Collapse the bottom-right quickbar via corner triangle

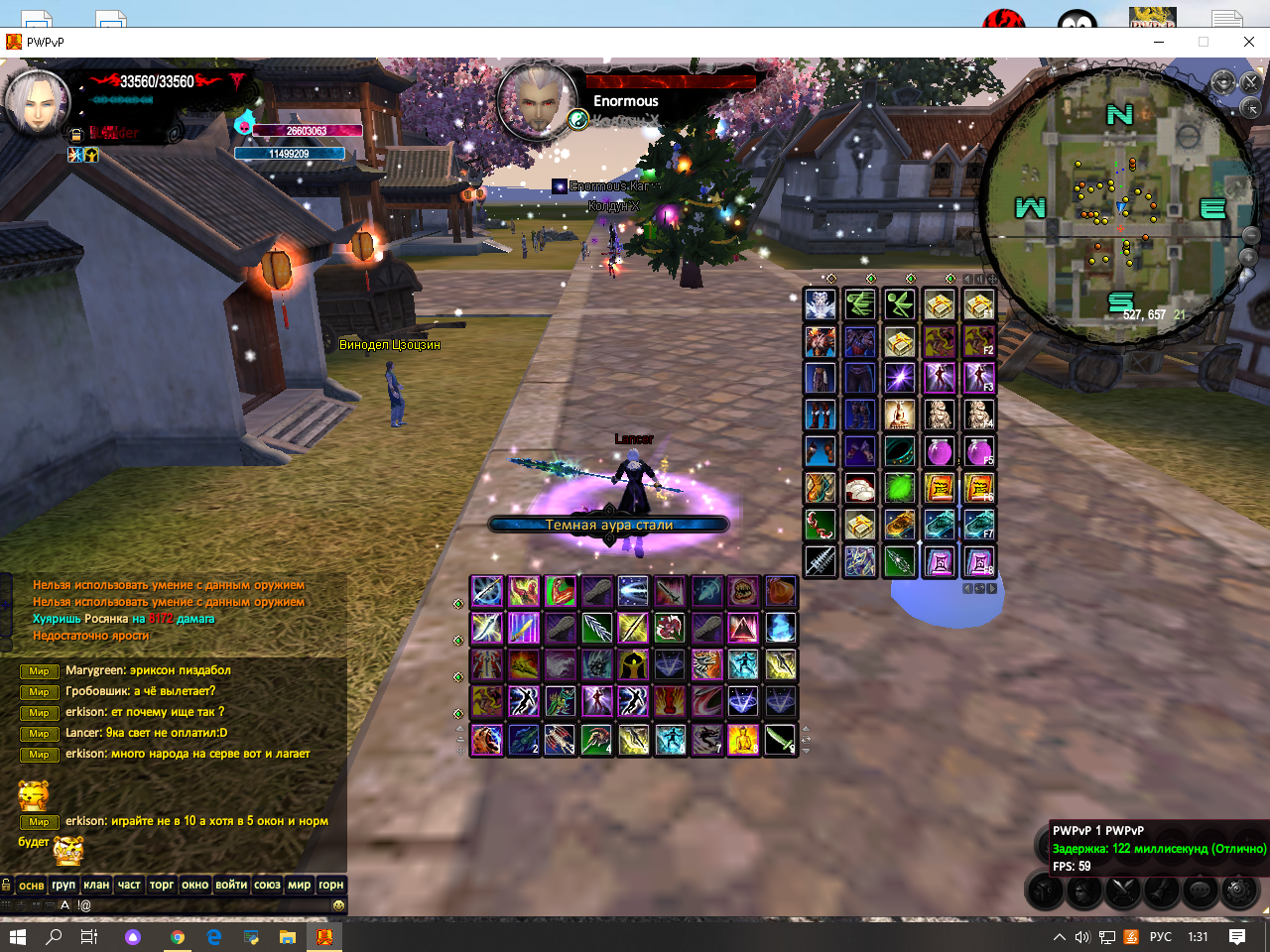(1264, 910)
